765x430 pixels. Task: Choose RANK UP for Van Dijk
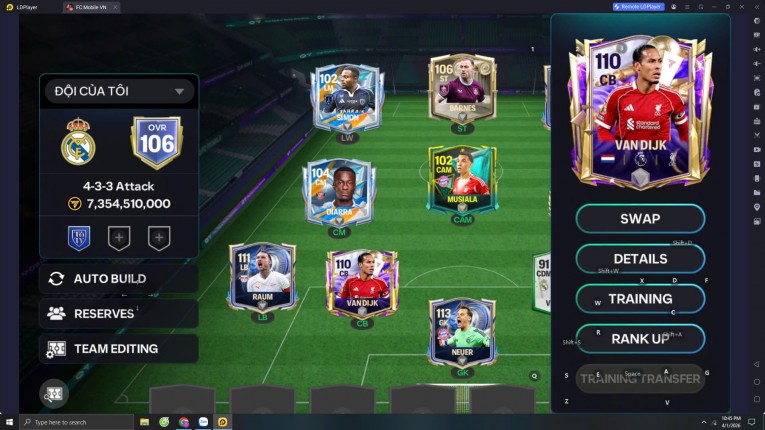coord(640,339)
